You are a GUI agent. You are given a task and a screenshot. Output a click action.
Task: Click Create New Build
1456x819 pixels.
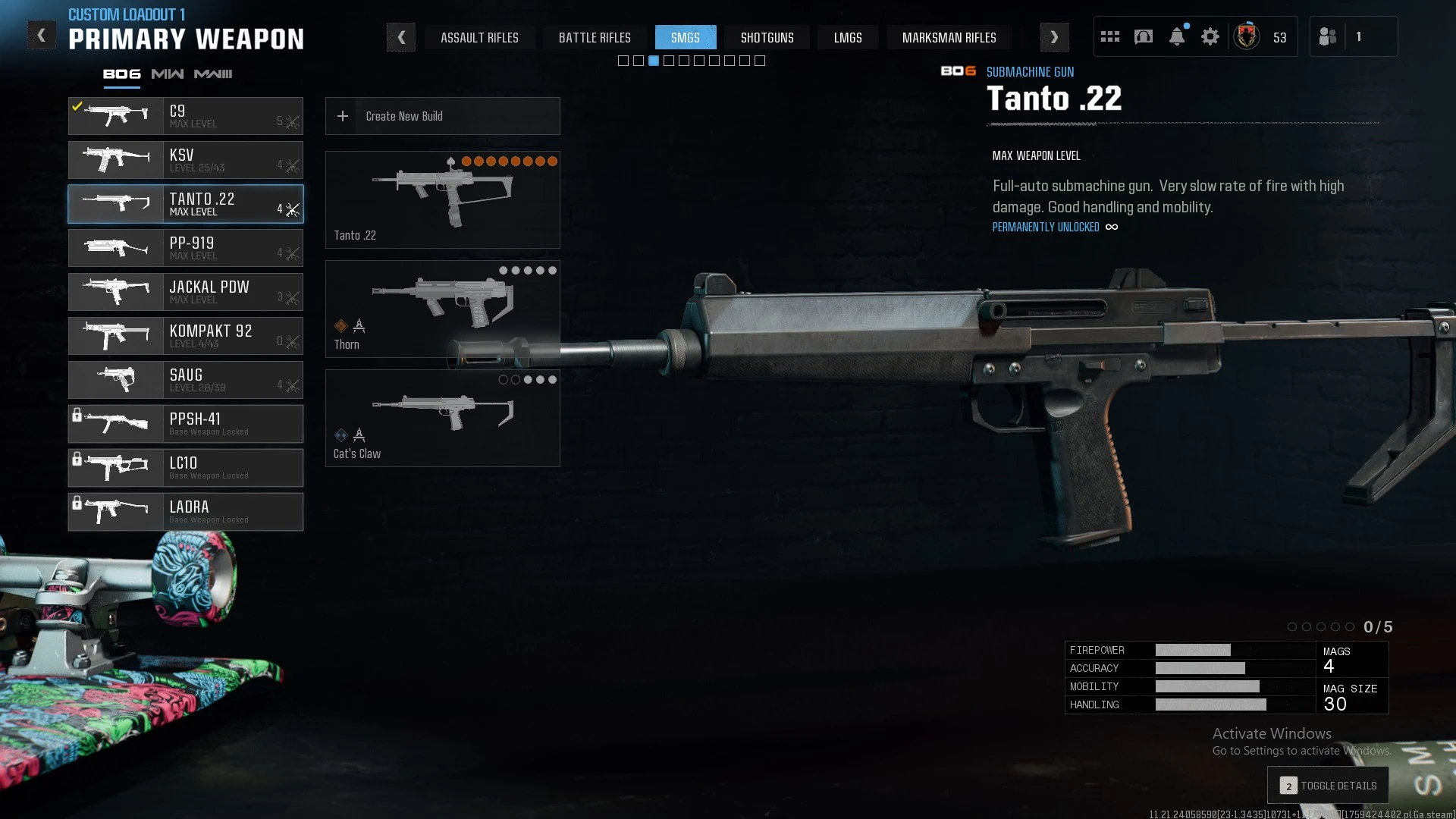442,116
